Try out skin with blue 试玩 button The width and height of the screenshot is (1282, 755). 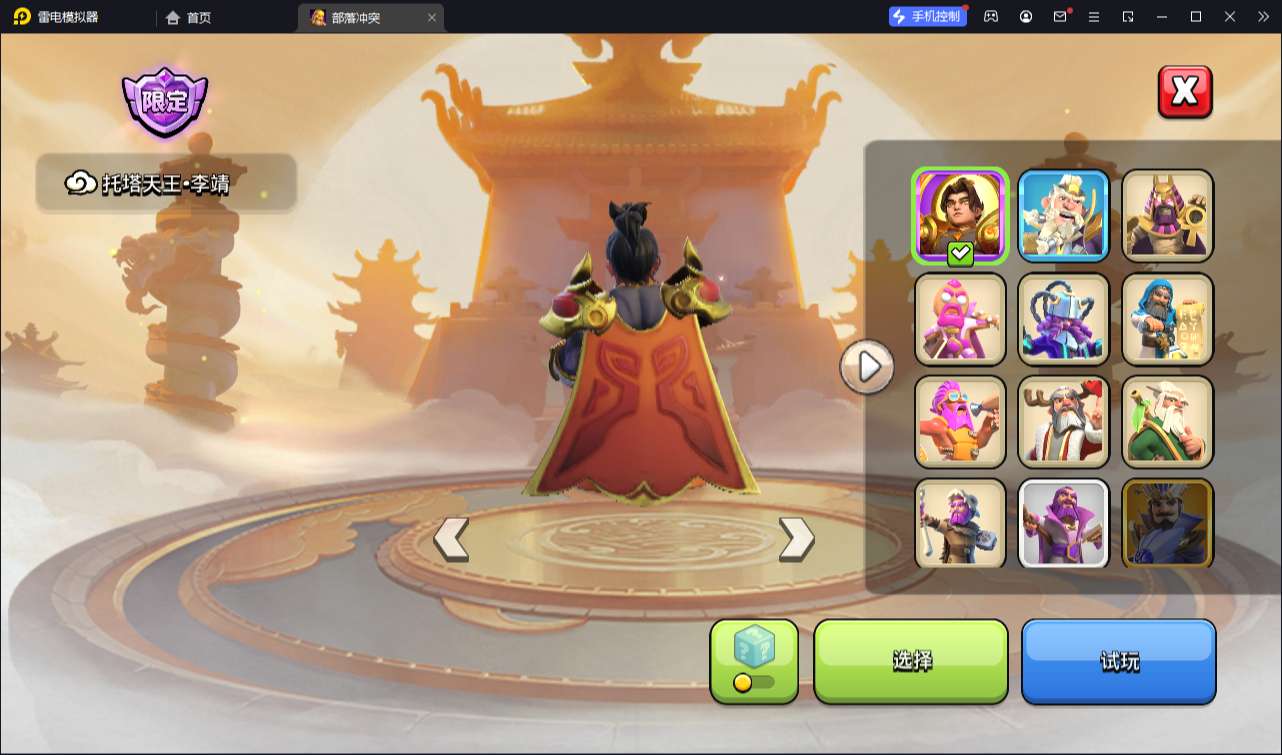[1118, 661]
